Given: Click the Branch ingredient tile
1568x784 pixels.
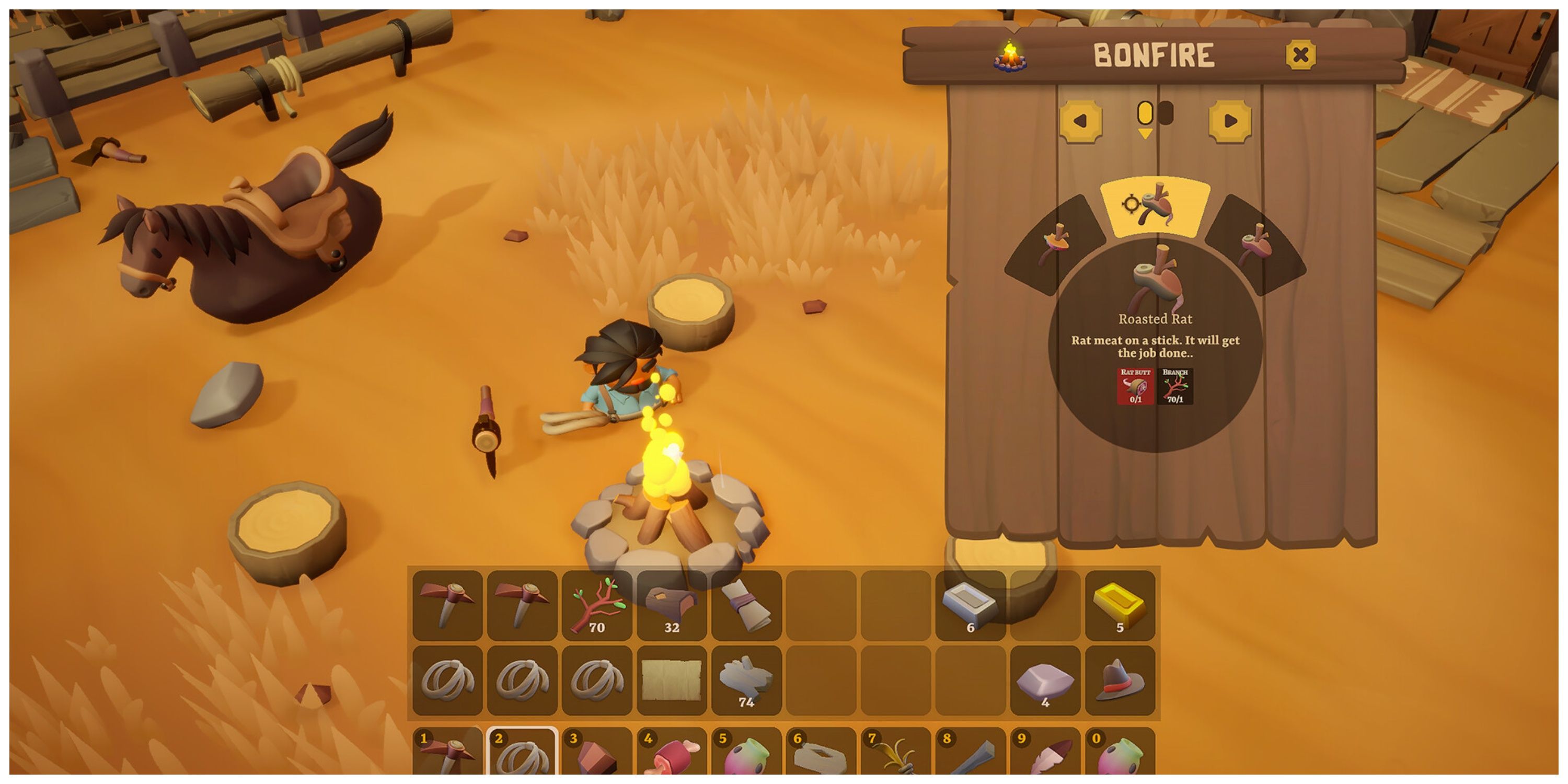Looking at the screenshot, I should [x=1175, y=386].
